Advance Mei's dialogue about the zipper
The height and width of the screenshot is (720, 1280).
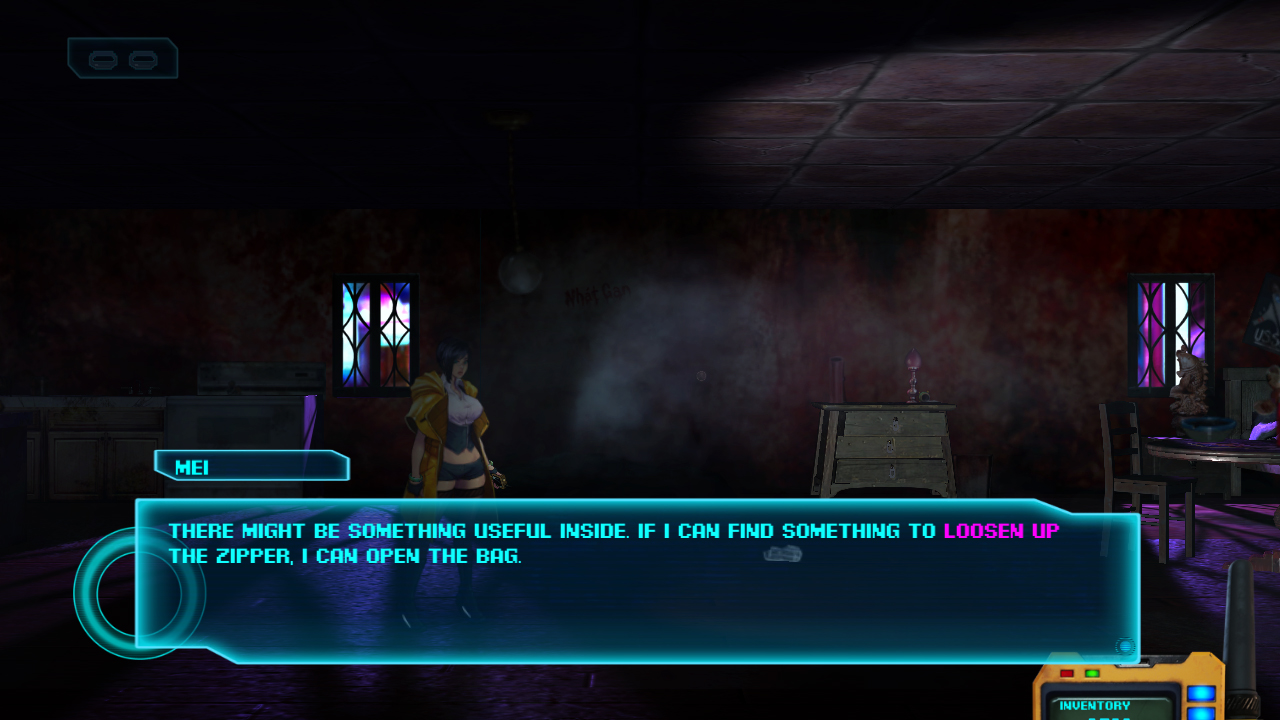[640, 580]
